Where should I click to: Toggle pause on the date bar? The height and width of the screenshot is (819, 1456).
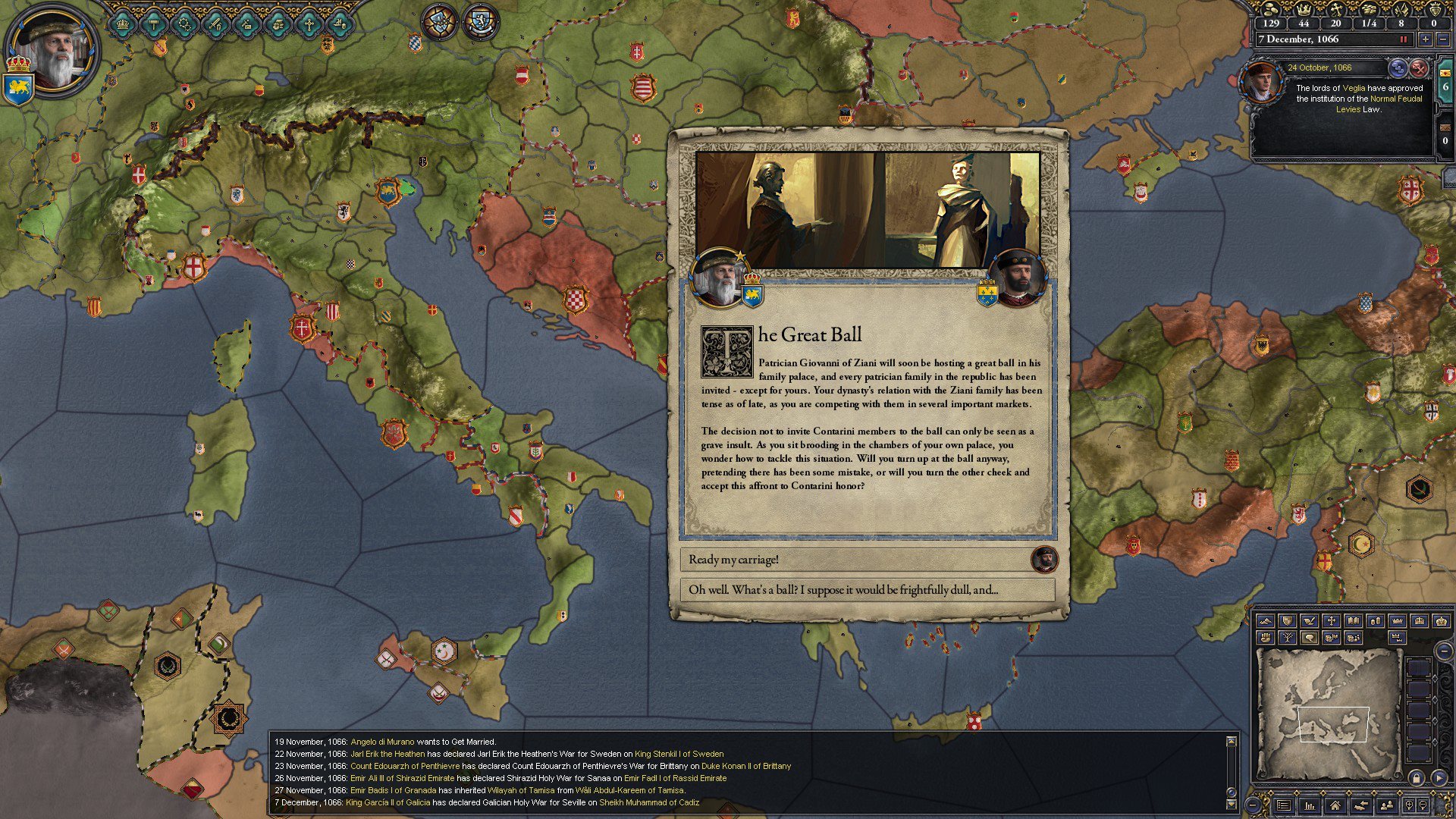click(1404, 39)
